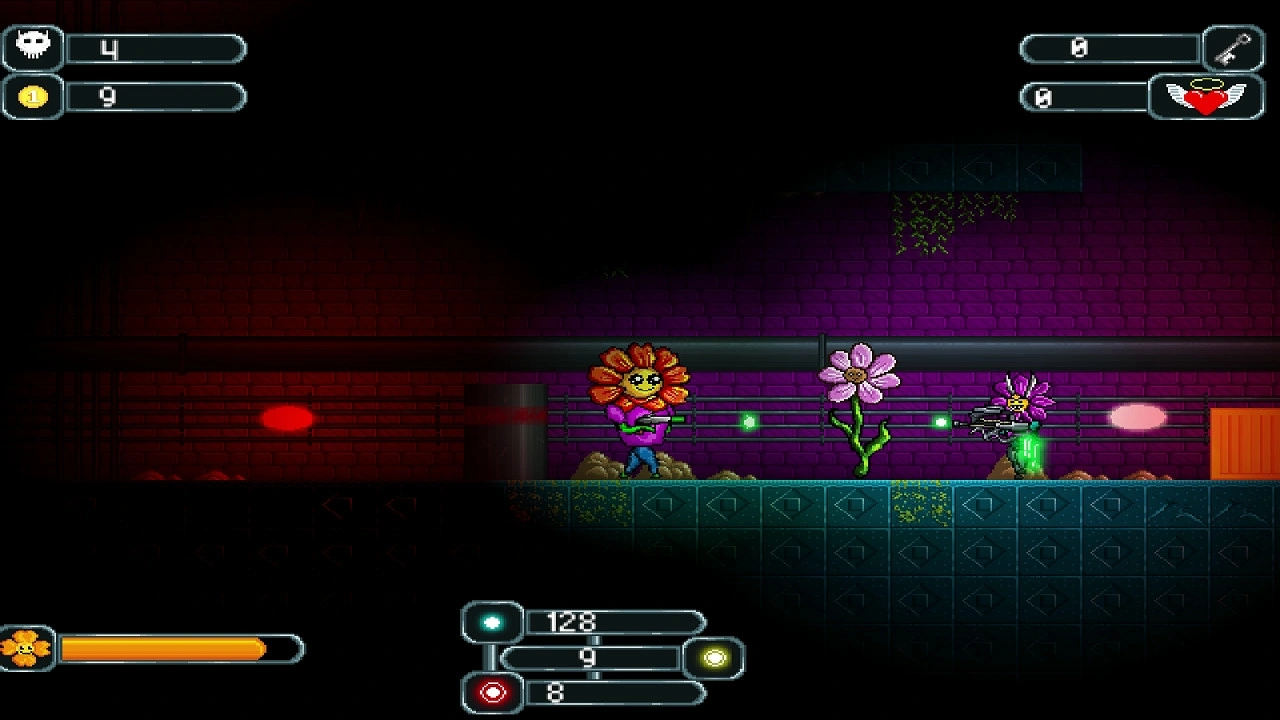The width and height of the screenshot is (1280, 720).
Task: Click the orange flower portrait icon
Action: tap(26, 649)
